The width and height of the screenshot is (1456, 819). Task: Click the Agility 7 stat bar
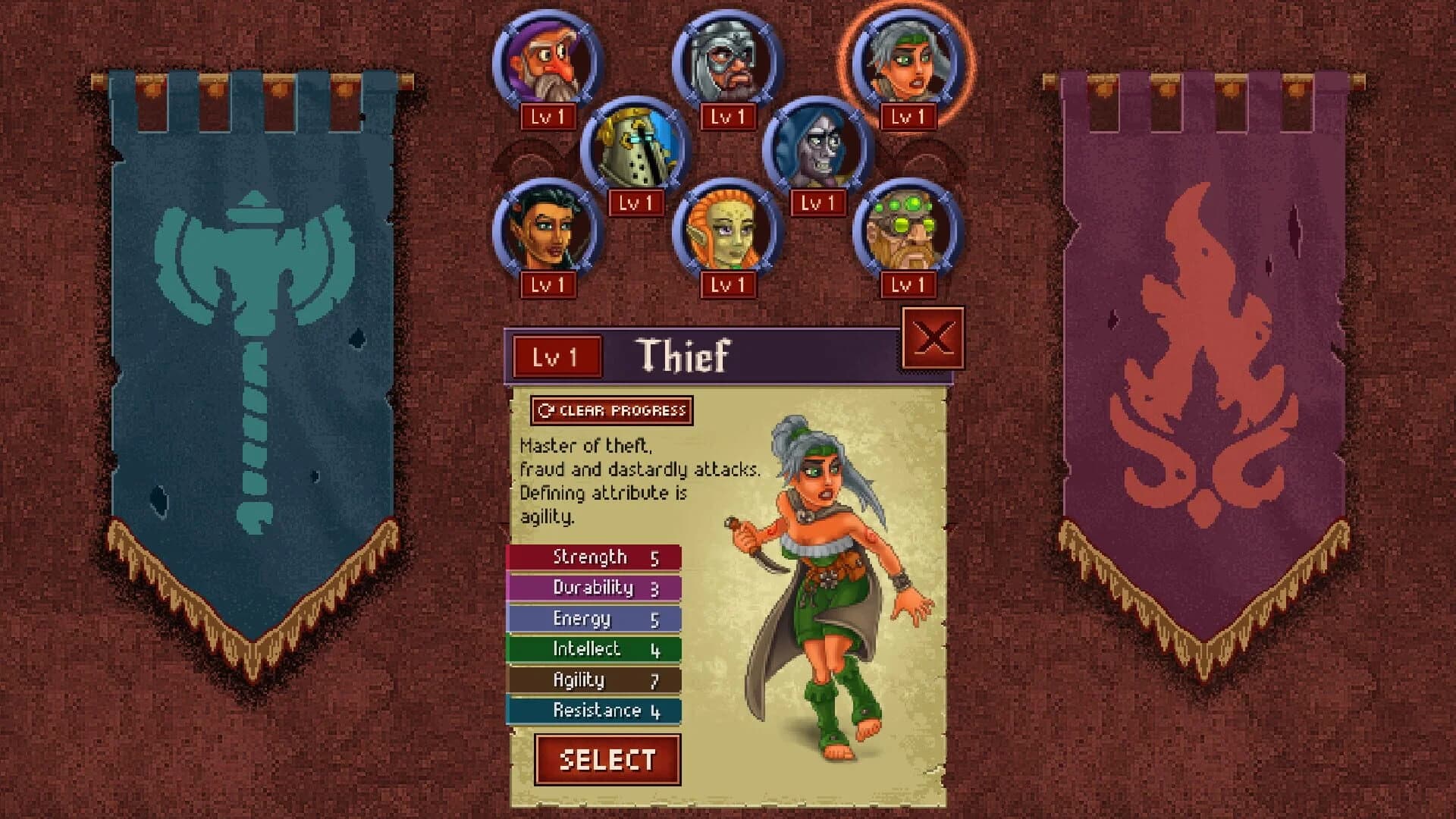594,680
